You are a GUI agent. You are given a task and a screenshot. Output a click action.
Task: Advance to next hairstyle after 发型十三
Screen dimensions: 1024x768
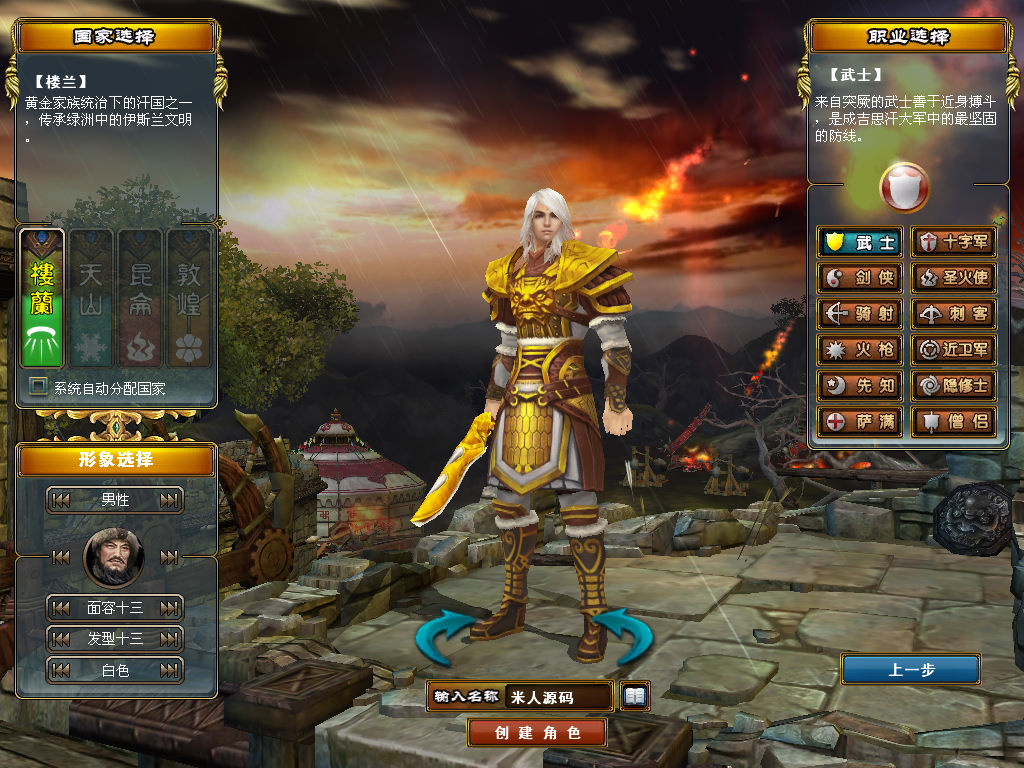[x=170, y=639]
